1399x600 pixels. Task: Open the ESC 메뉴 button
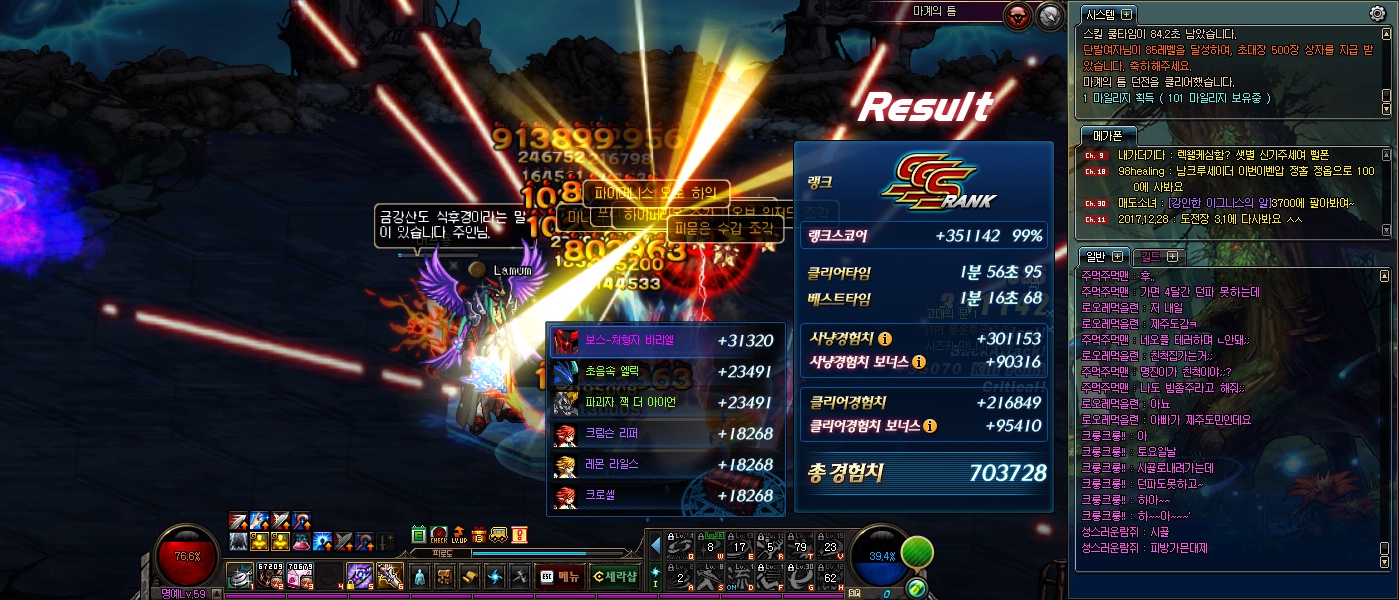coord(560,576)
